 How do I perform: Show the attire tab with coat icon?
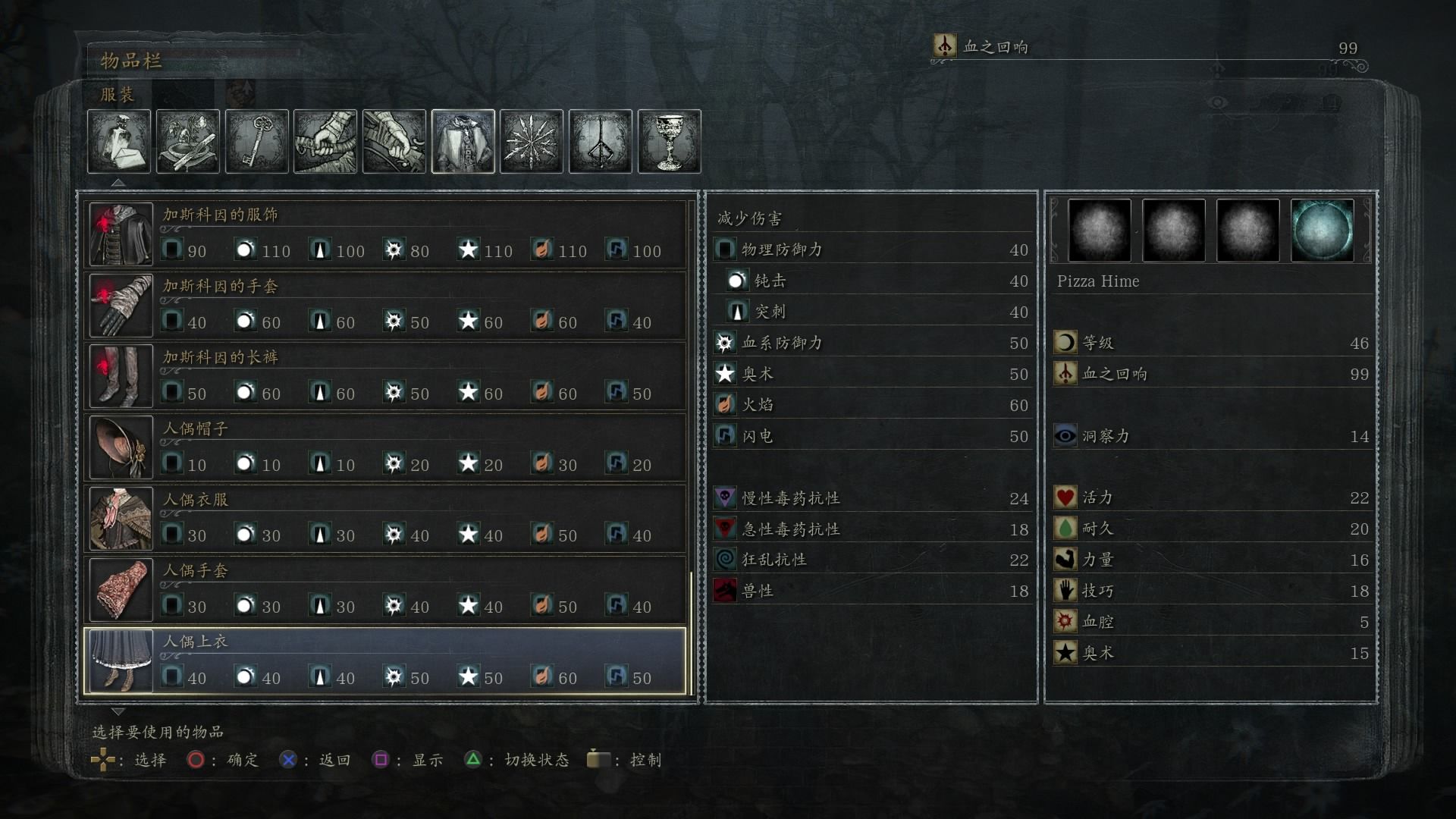(x=463, y=142)
